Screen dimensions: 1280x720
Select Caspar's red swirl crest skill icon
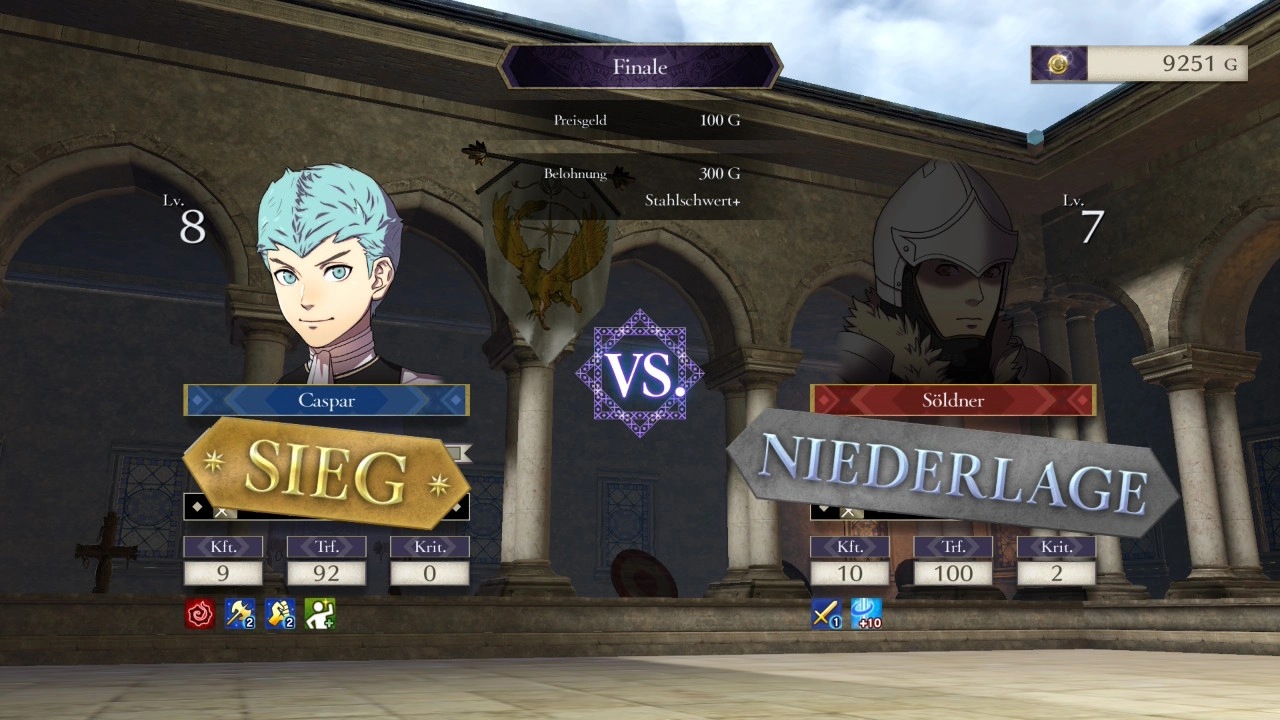pos(200,614)
